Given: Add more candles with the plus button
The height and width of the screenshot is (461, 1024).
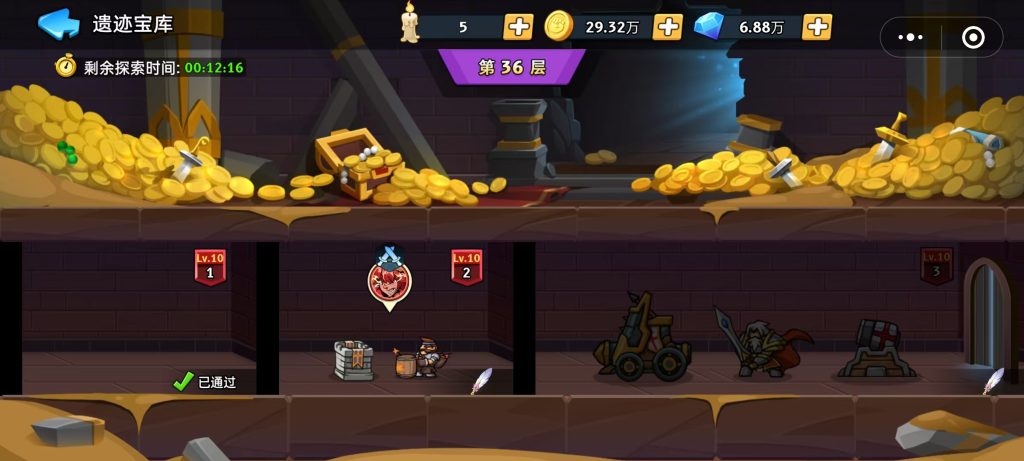Looking at the screenshot, I should 518,27.
